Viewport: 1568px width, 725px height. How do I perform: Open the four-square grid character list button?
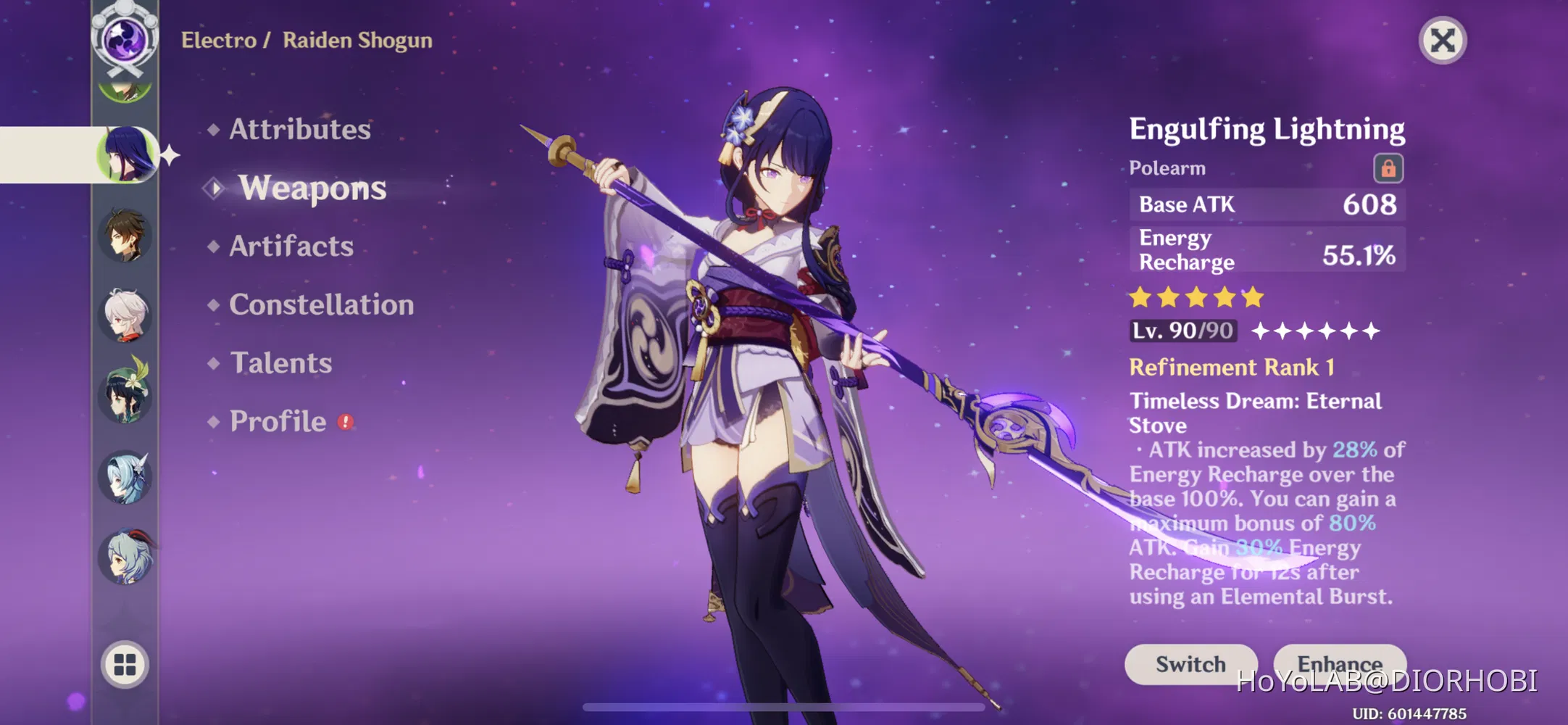click(x=125, y=664)
